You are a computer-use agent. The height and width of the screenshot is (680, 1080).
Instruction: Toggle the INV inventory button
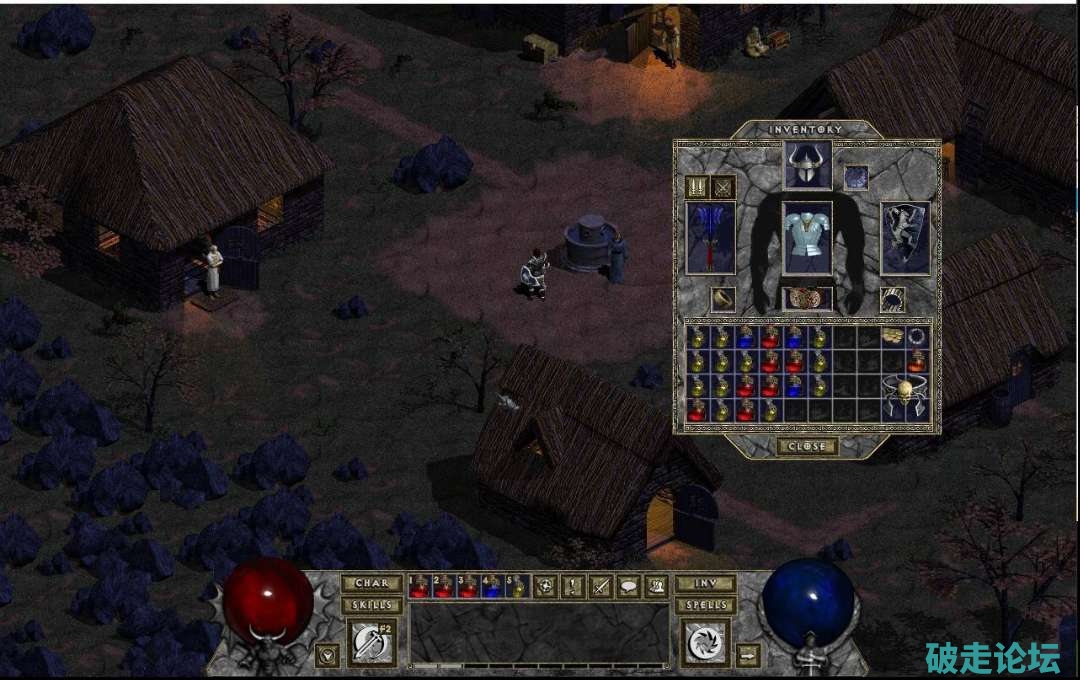pyautogui.click(x=706, y=583)
